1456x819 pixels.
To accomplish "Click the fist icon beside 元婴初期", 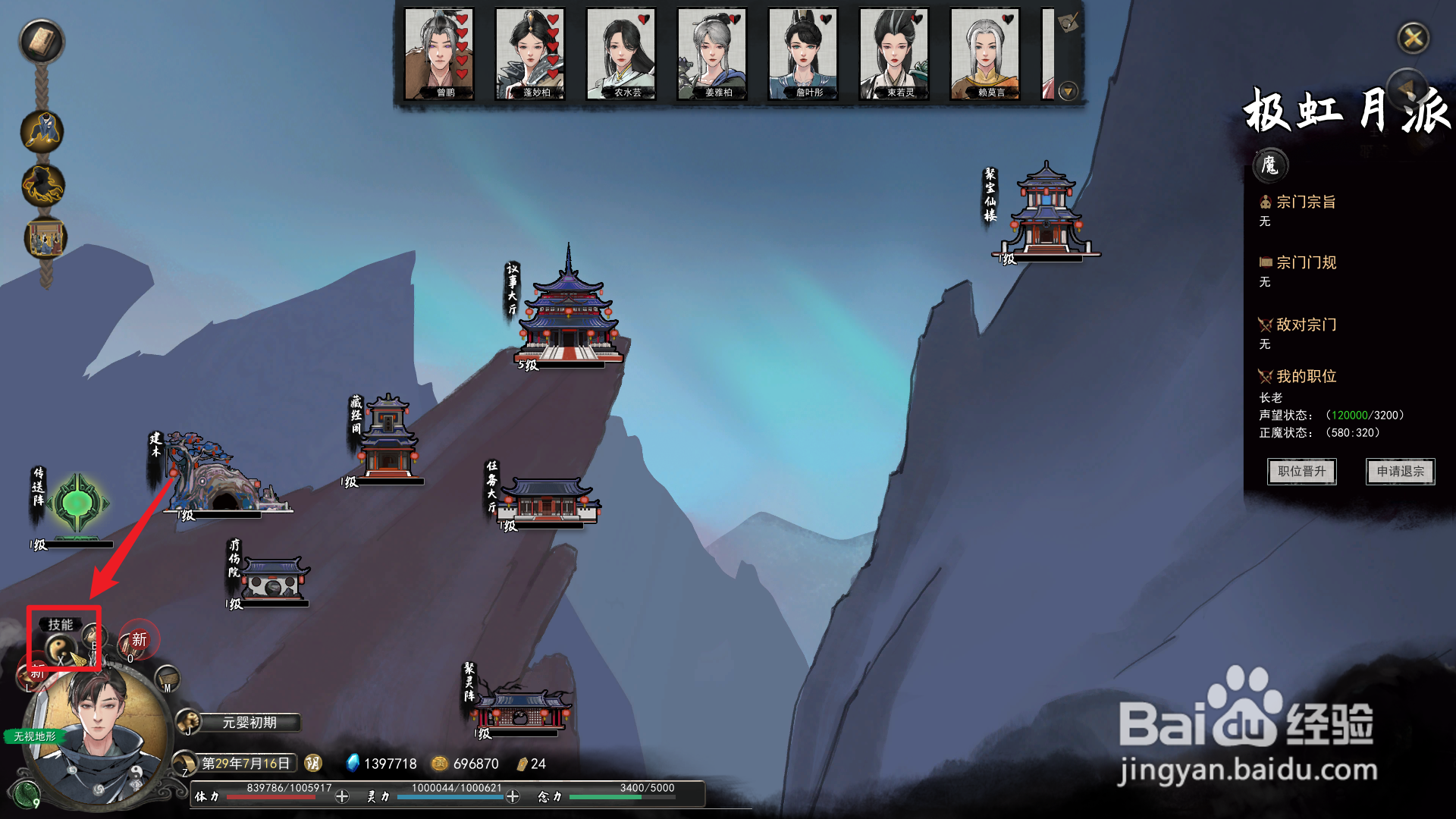I will (188, 722).
